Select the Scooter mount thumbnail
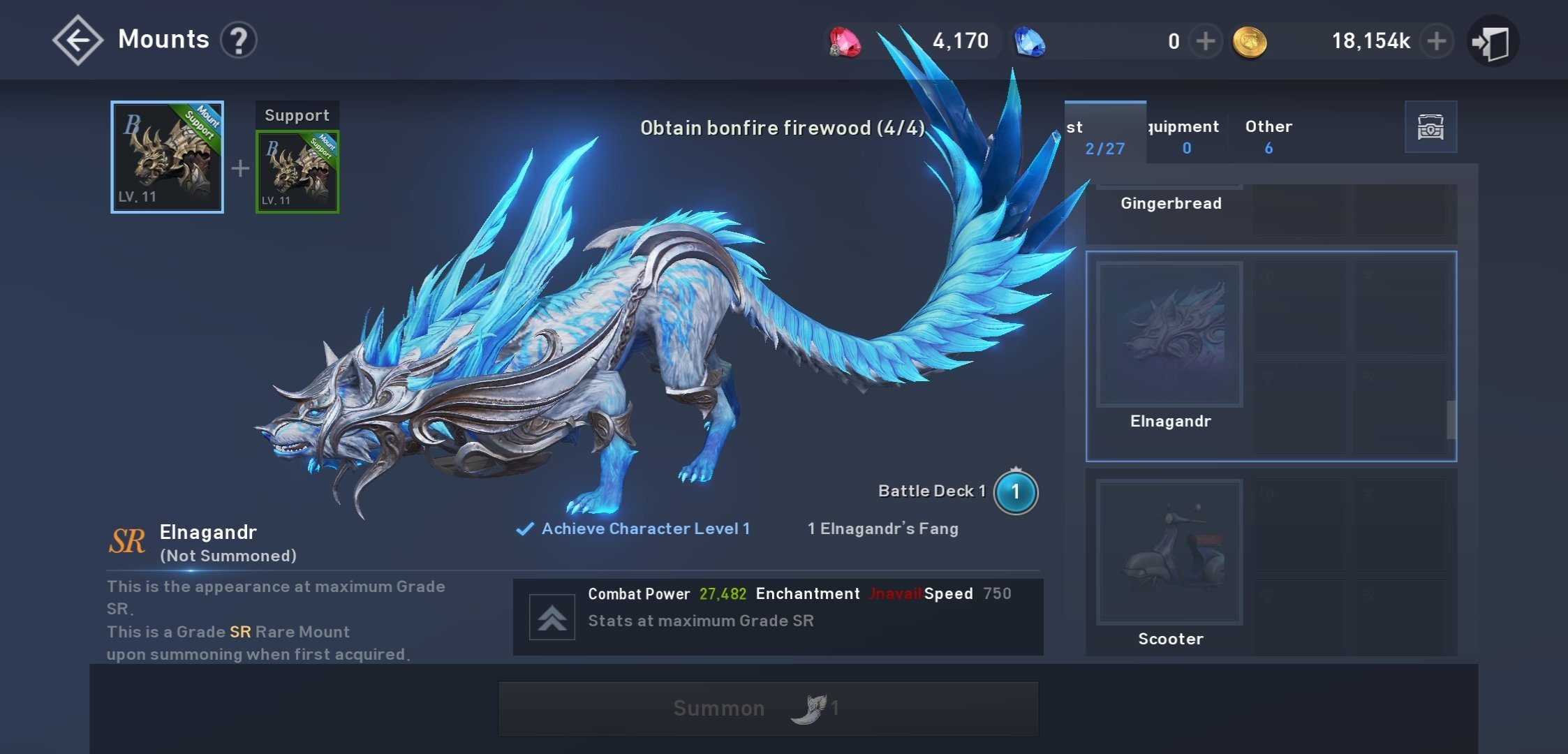Viewport: 1568px width, 754px height. coord(1169,552)
